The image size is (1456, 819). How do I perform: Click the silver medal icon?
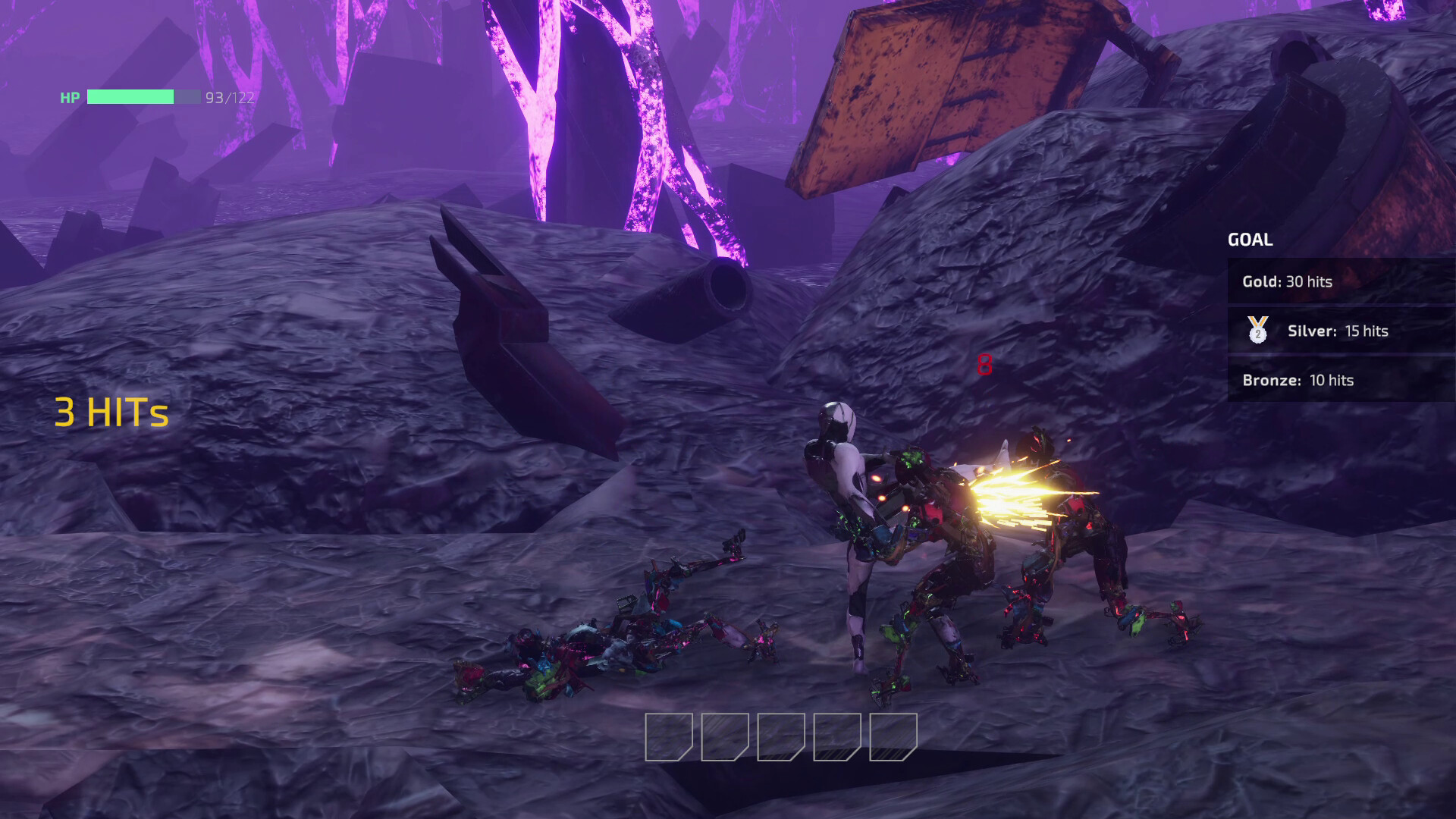1258,331
